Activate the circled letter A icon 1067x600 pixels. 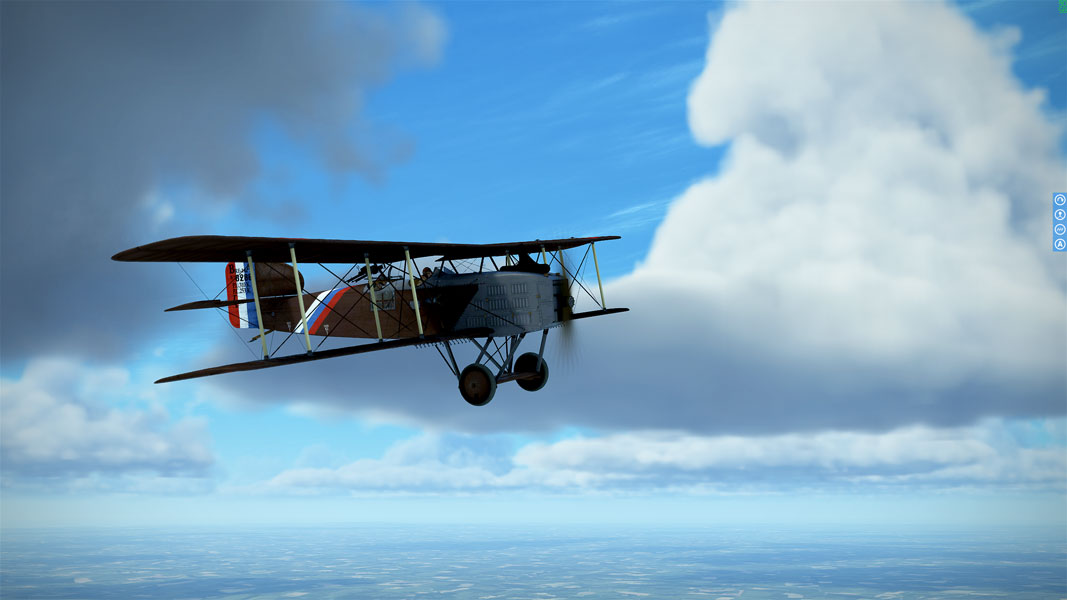point(1059,244)
